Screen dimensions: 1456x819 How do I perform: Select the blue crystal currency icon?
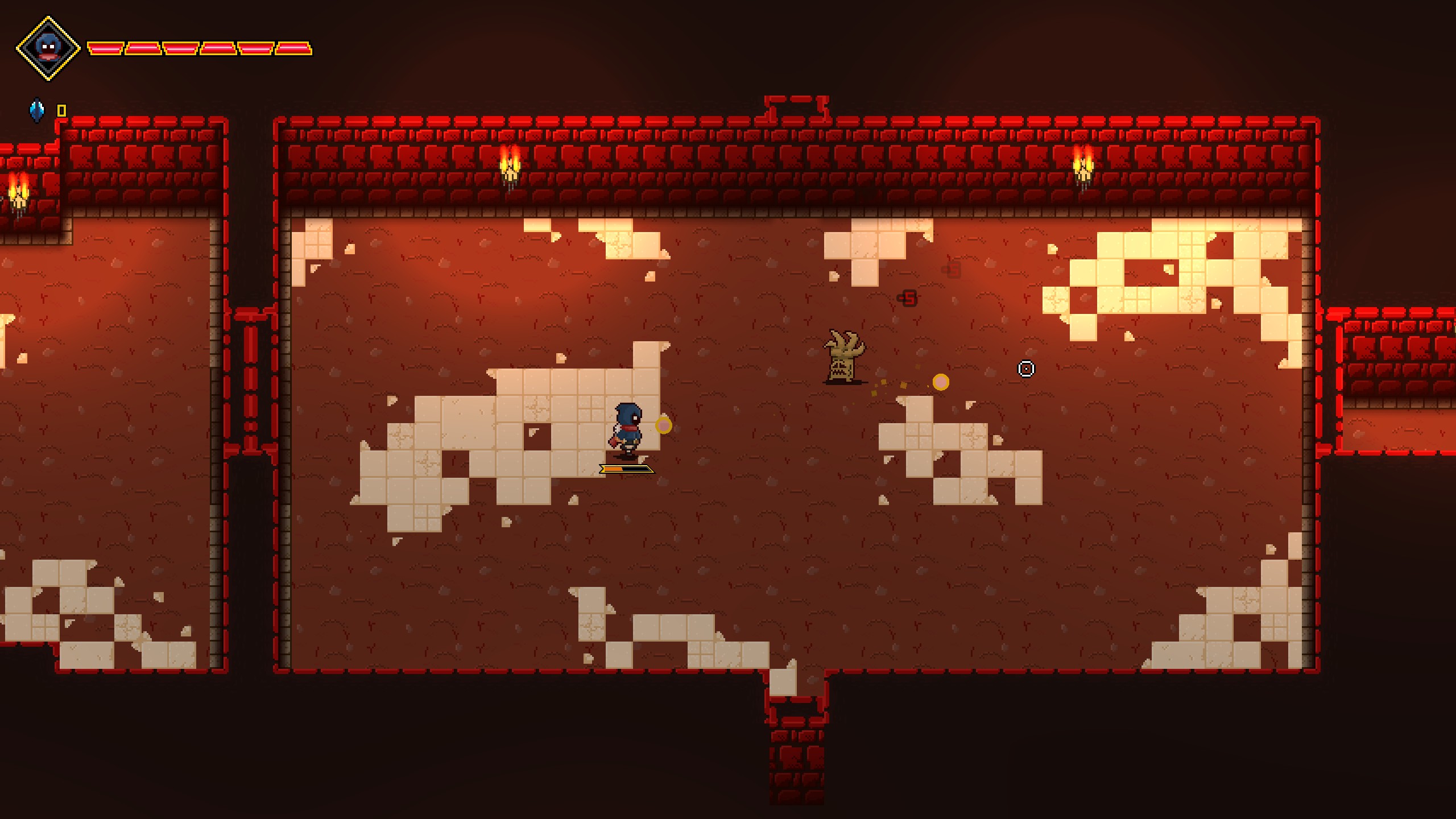point(37,110)
